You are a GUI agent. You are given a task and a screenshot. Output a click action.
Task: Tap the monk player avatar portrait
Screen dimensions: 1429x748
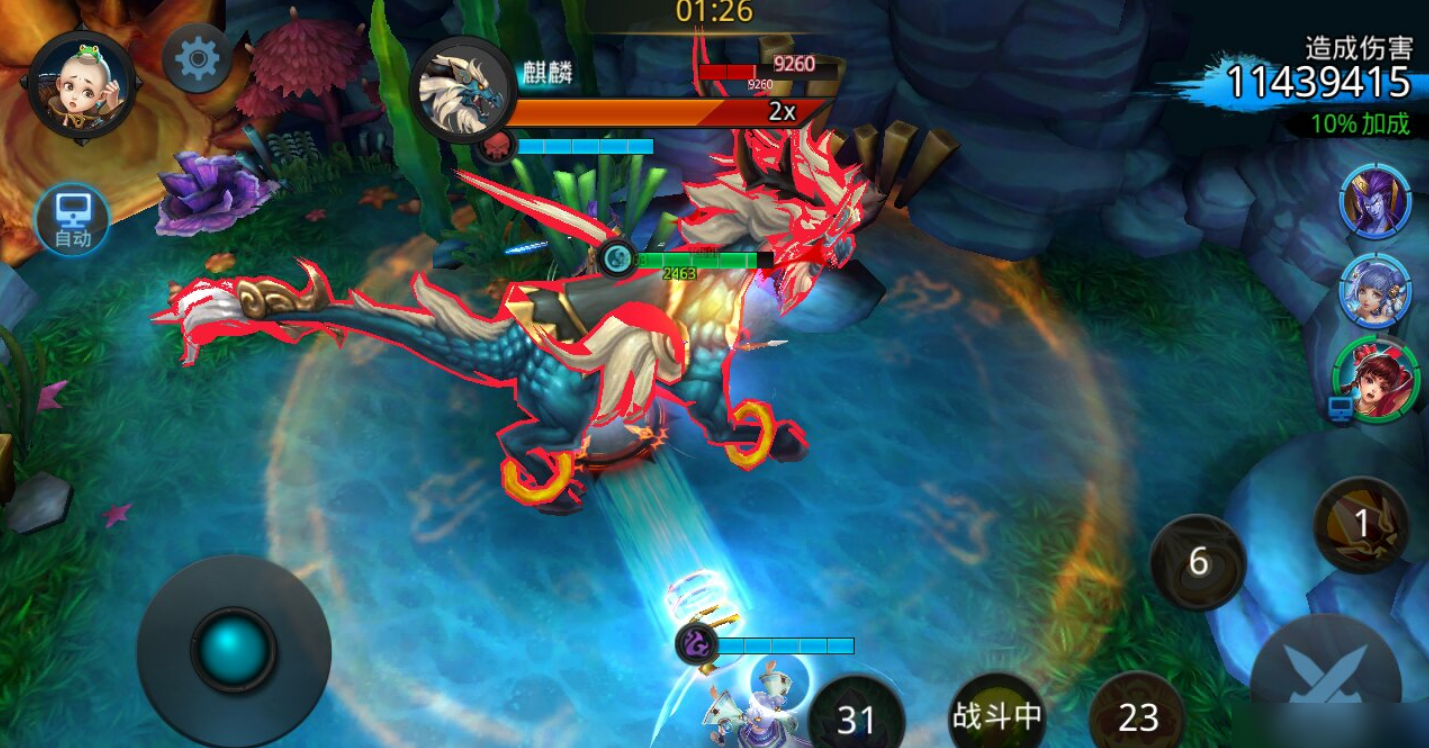[x=81, y=88]
